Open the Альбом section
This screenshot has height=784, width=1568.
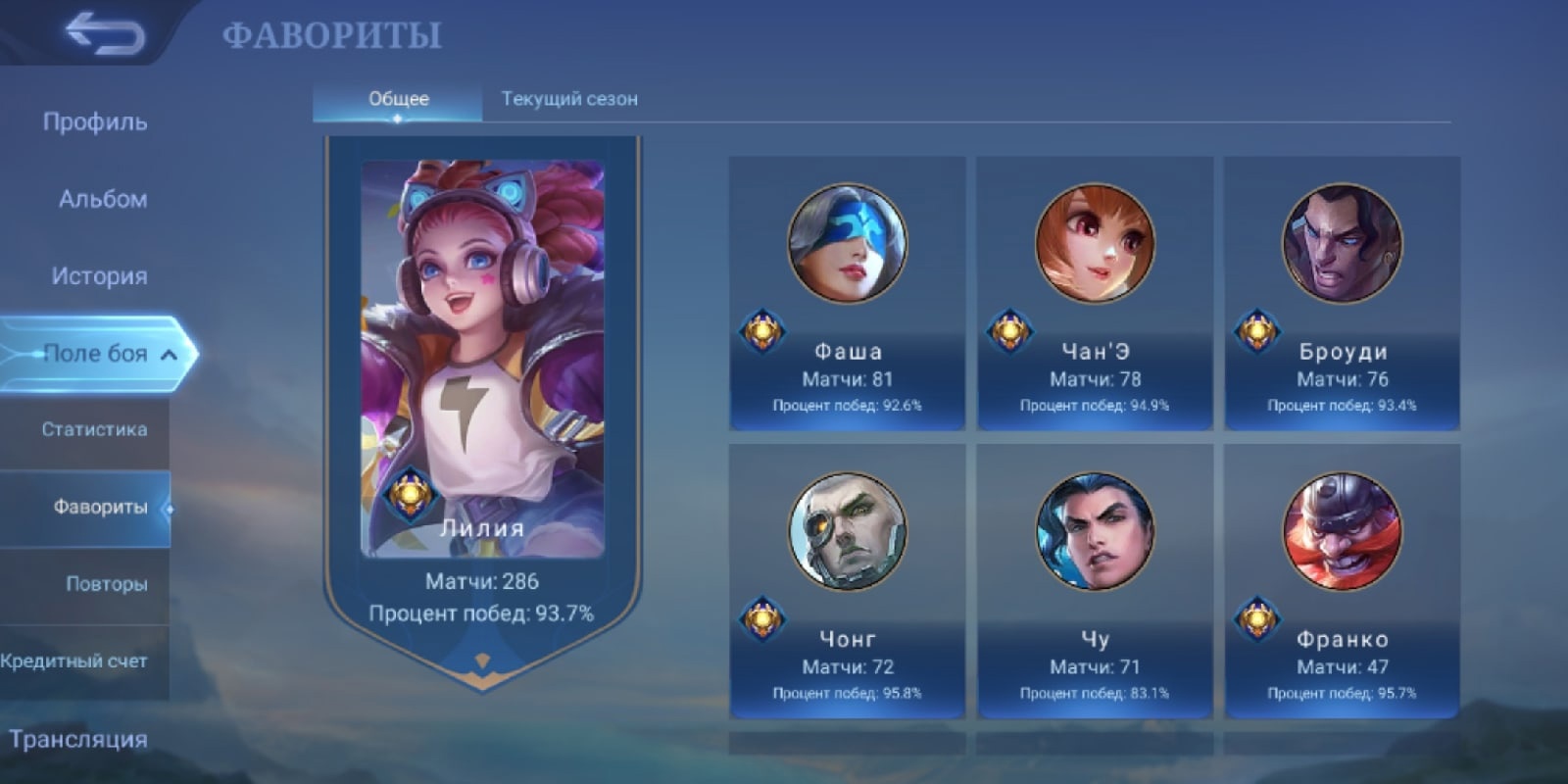(102, 199)
